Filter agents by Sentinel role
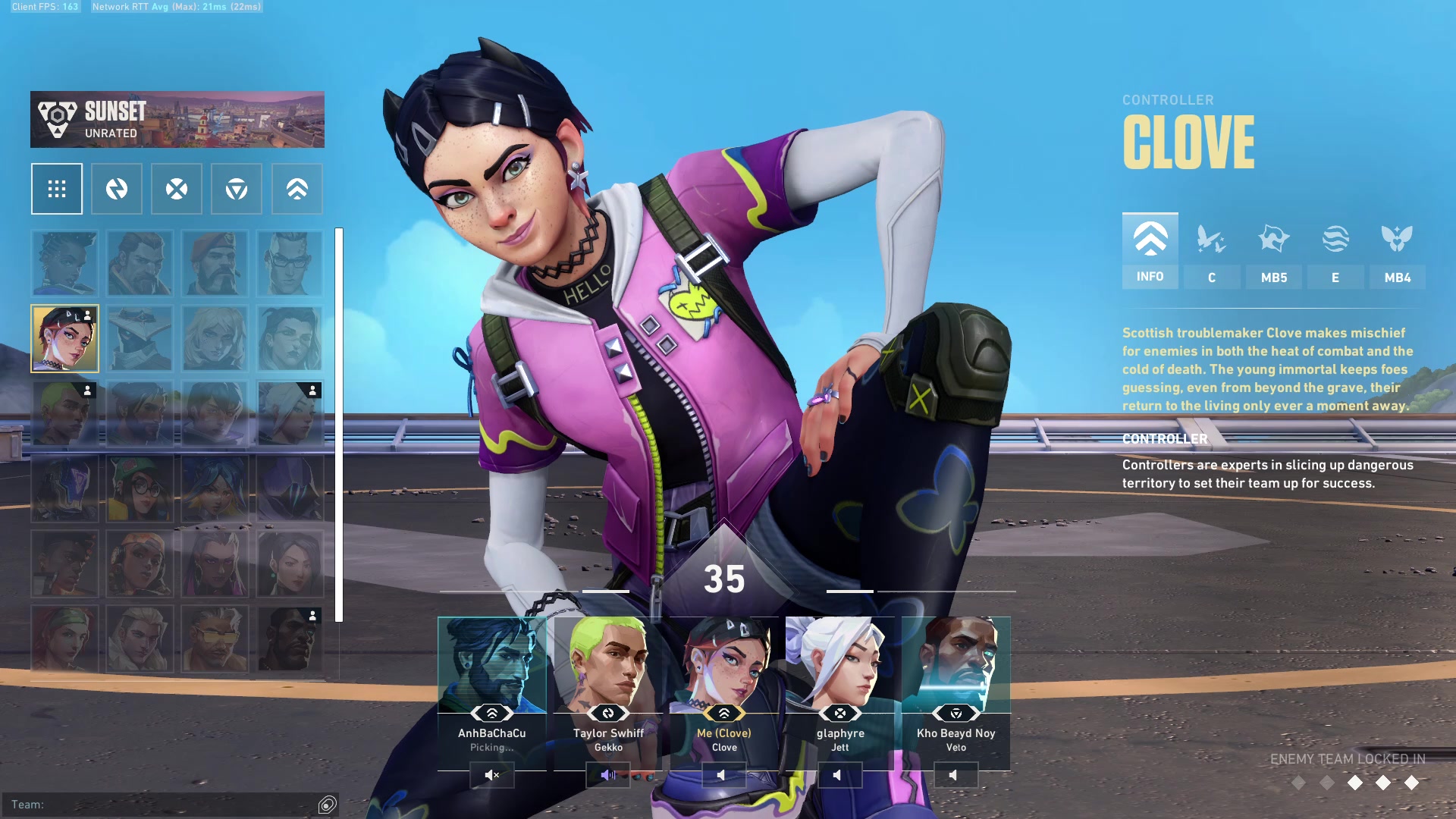The width and height of the screenshot is (1456, 819). click(x=237, y=189)
